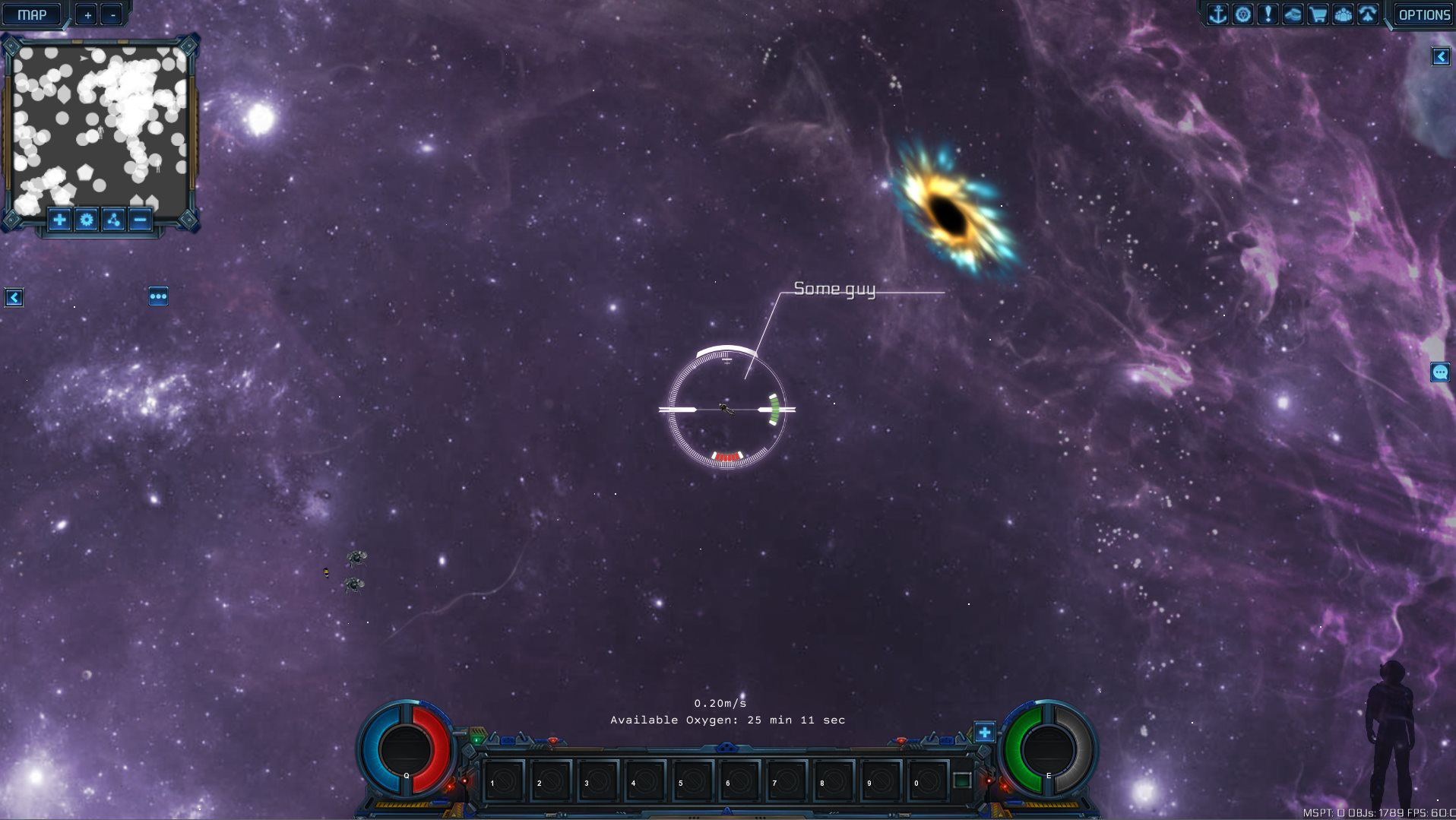The height and width of the screenshot is (820, 1456).
Task: Open the OPTIONS menu
Action: click(x=1424, y=14)
